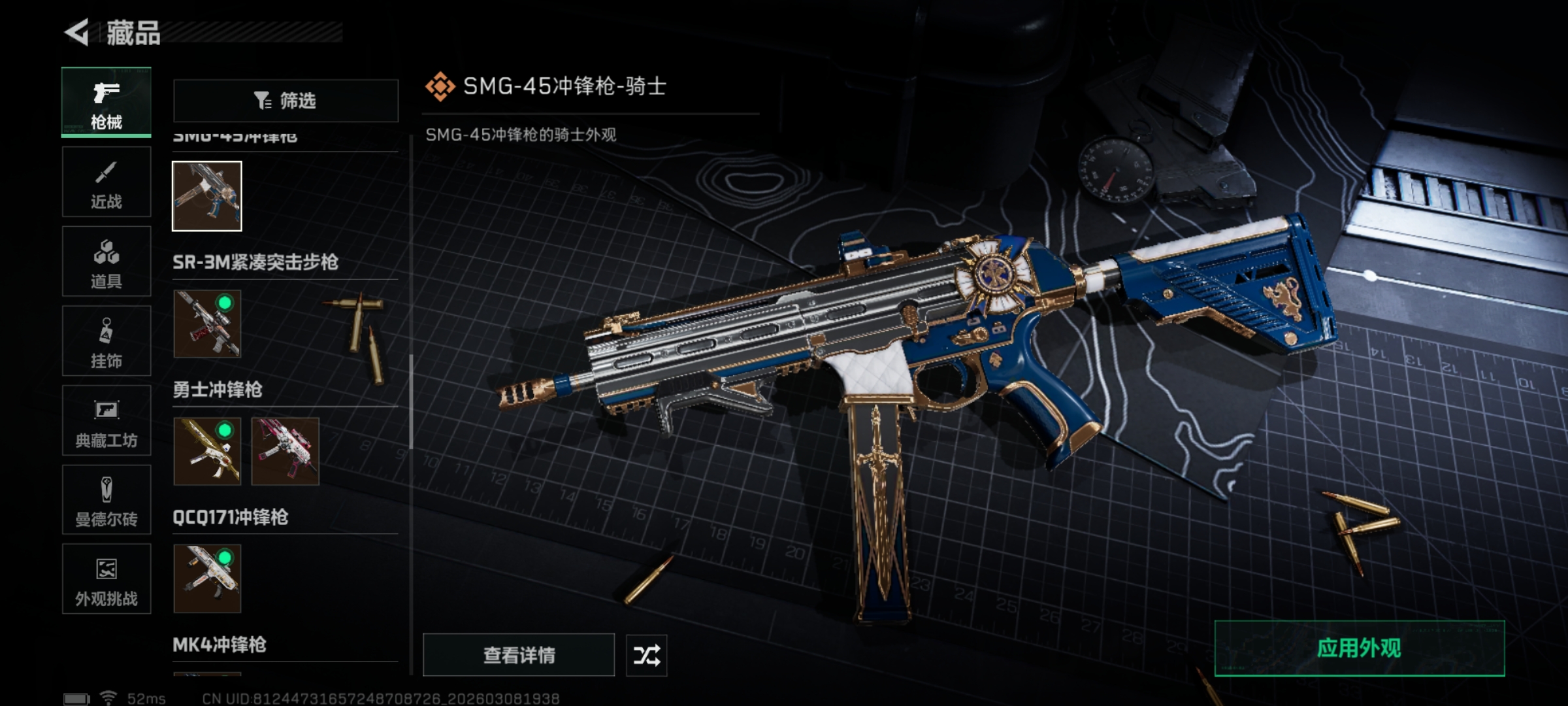Open the 外观挑战 challenges tab
Screen dimensions: 1568x706
(x=106, y=579)
